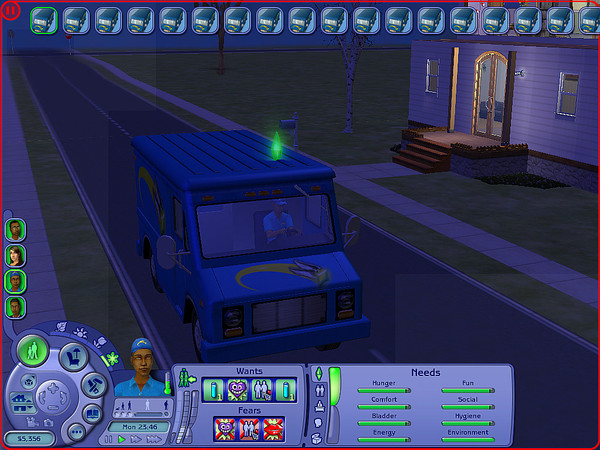The width and height of the screenshot is (600, 450).
Task: Select the first queued truck action
Action: [43, 18]
